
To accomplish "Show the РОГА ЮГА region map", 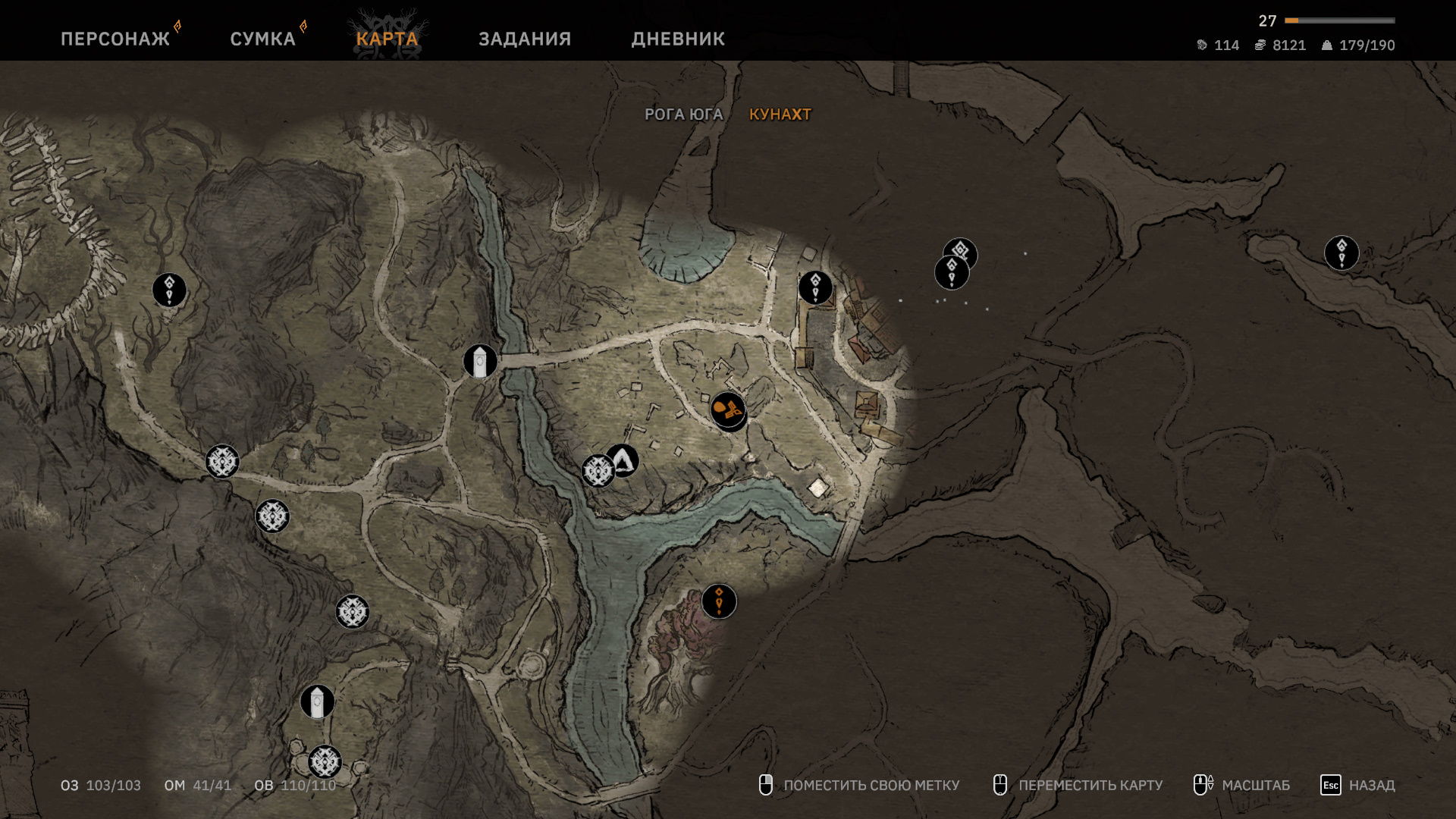I will point(683,115).
